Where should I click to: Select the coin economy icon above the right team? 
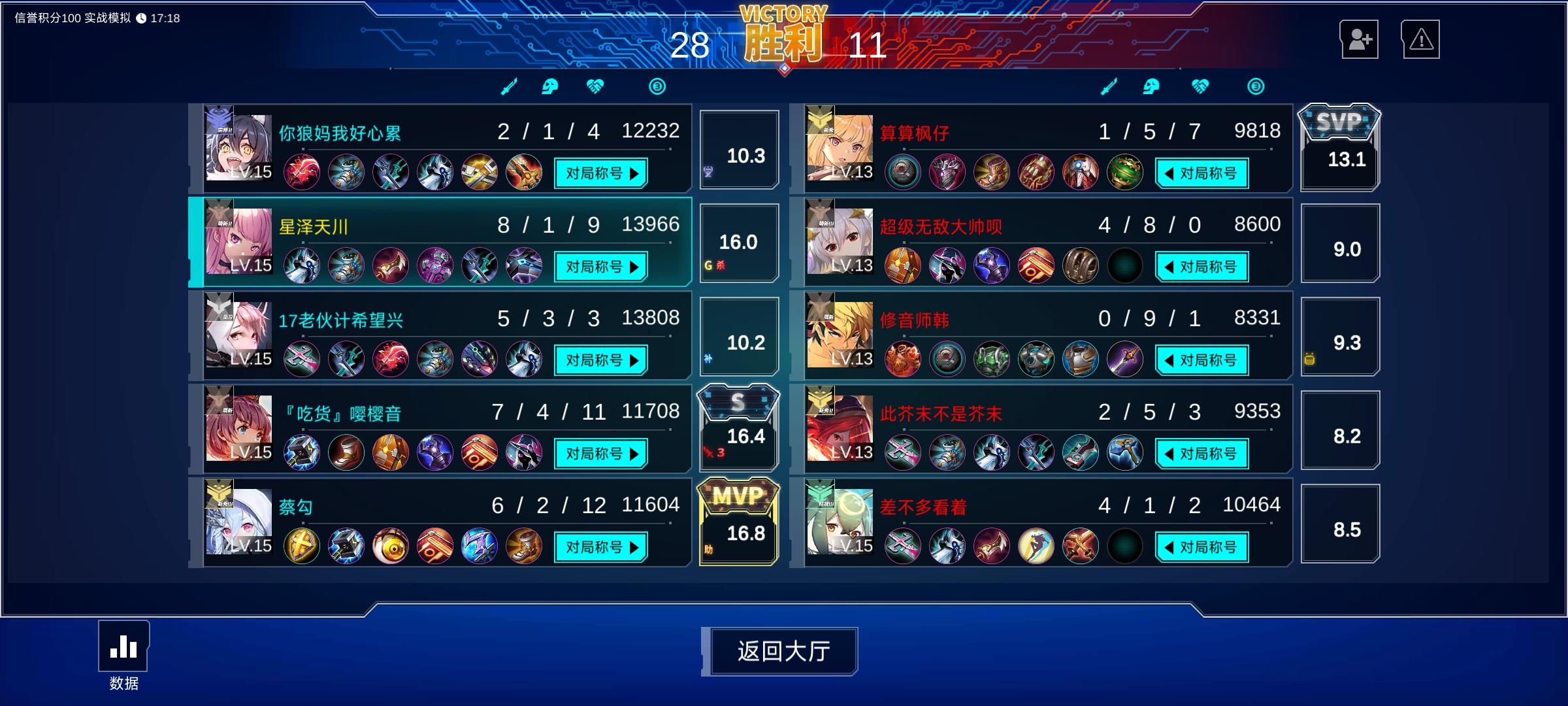pos(1256,86)
